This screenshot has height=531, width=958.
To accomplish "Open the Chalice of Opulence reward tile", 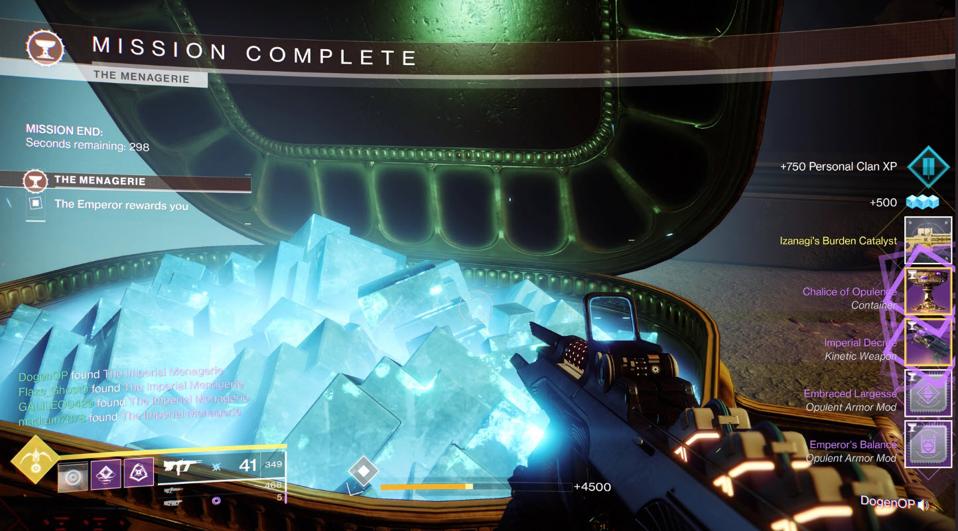I will pyautogui.click(x=927, y=292).
